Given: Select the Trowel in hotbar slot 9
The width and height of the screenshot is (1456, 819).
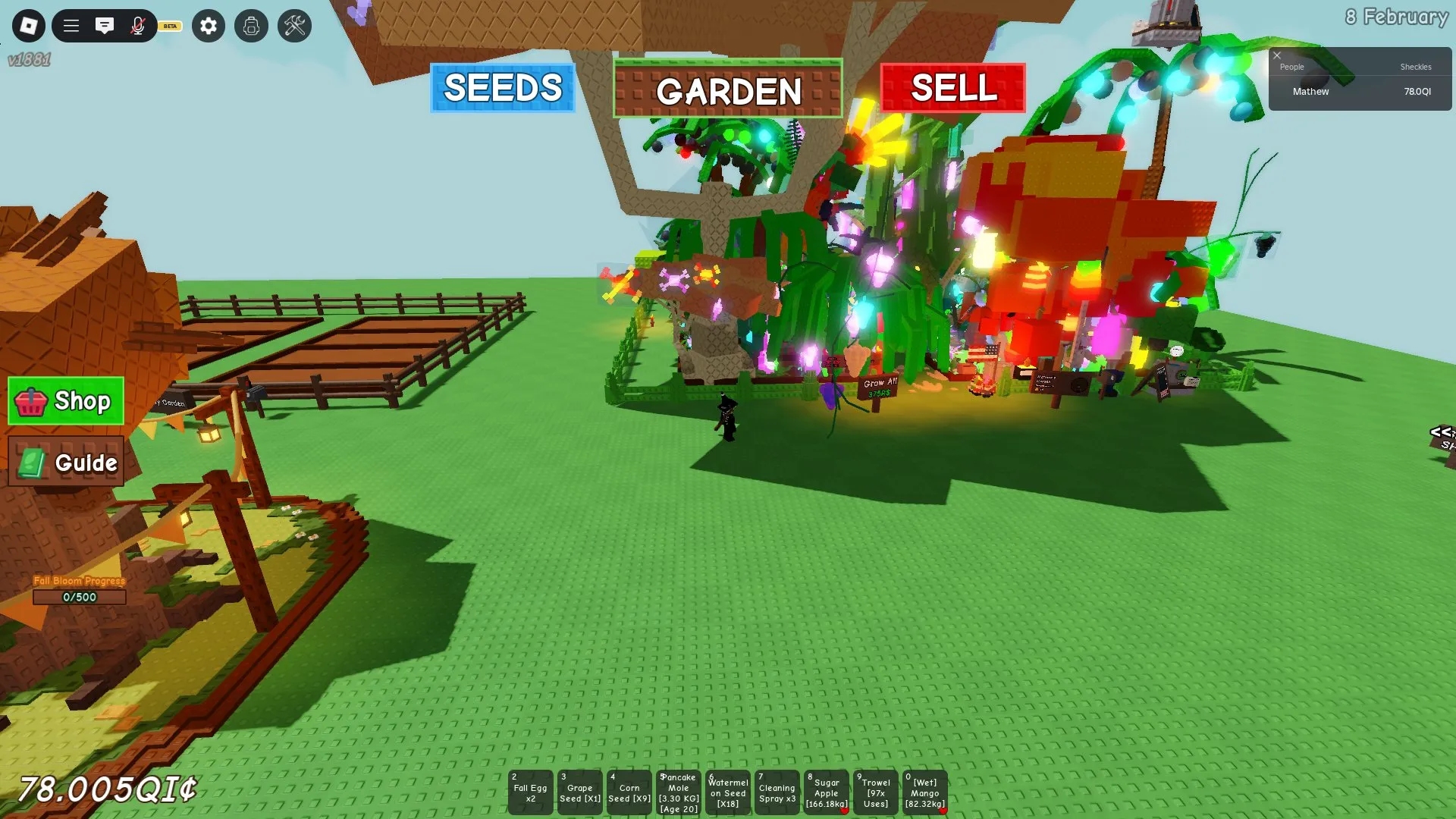Looking at the screenshot, I should (x=876, y=792).
